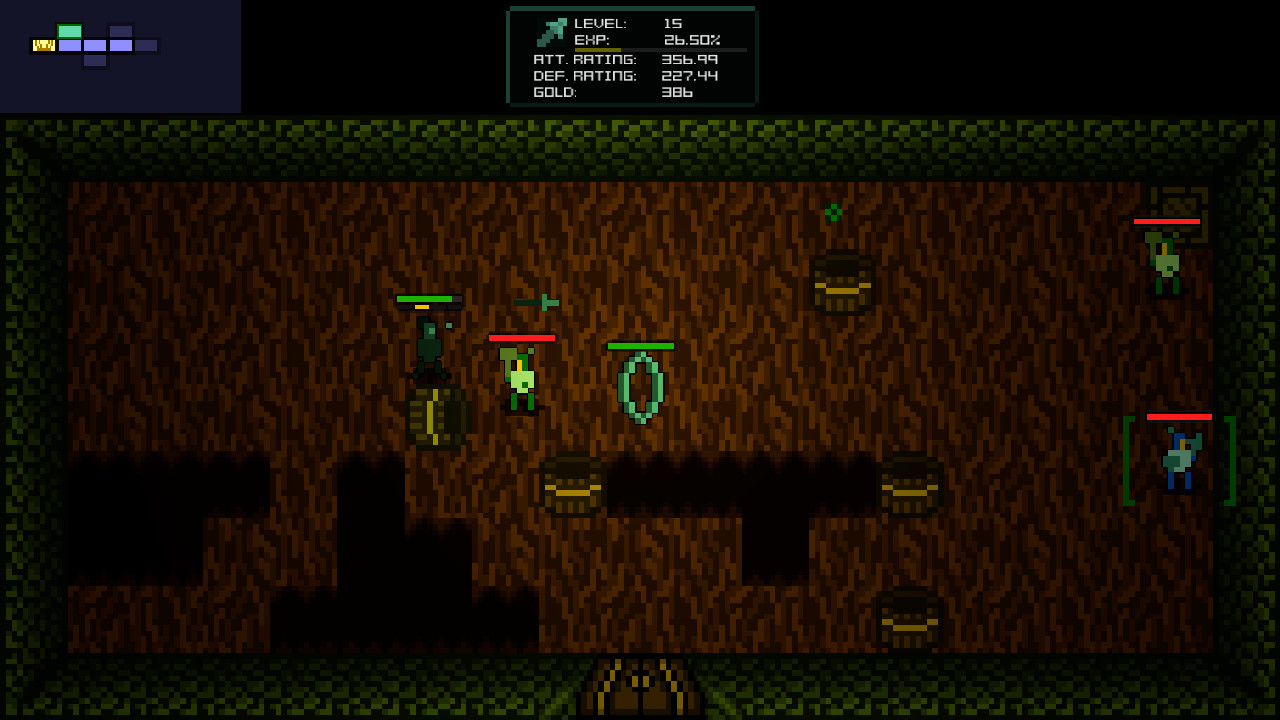The image size is (1280, 720).
Task: Click the small emerald gem pickup
Action: 833,212
